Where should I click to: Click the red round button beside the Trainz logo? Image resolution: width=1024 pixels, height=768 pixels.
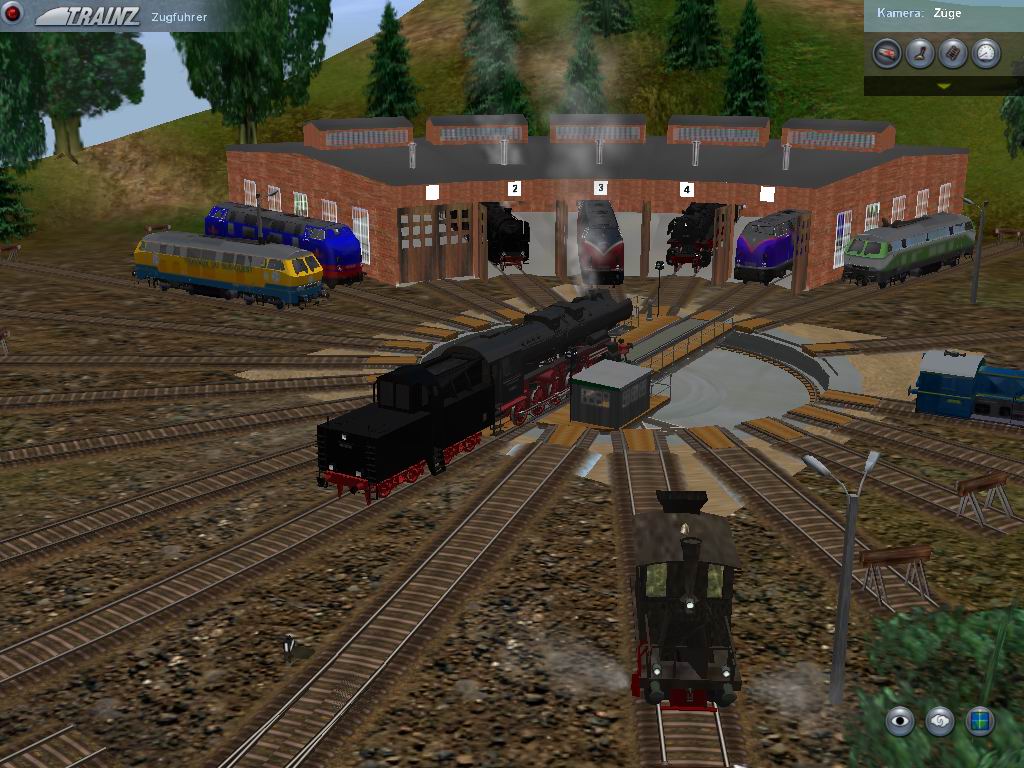point(14,14)
